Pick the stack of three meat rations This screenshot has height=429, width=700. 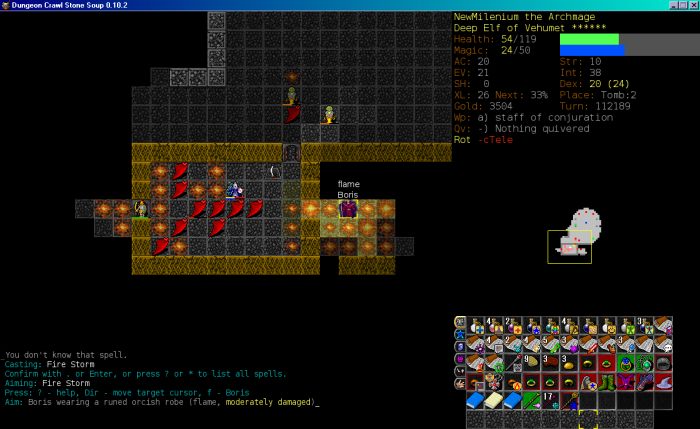pos(550,362)
